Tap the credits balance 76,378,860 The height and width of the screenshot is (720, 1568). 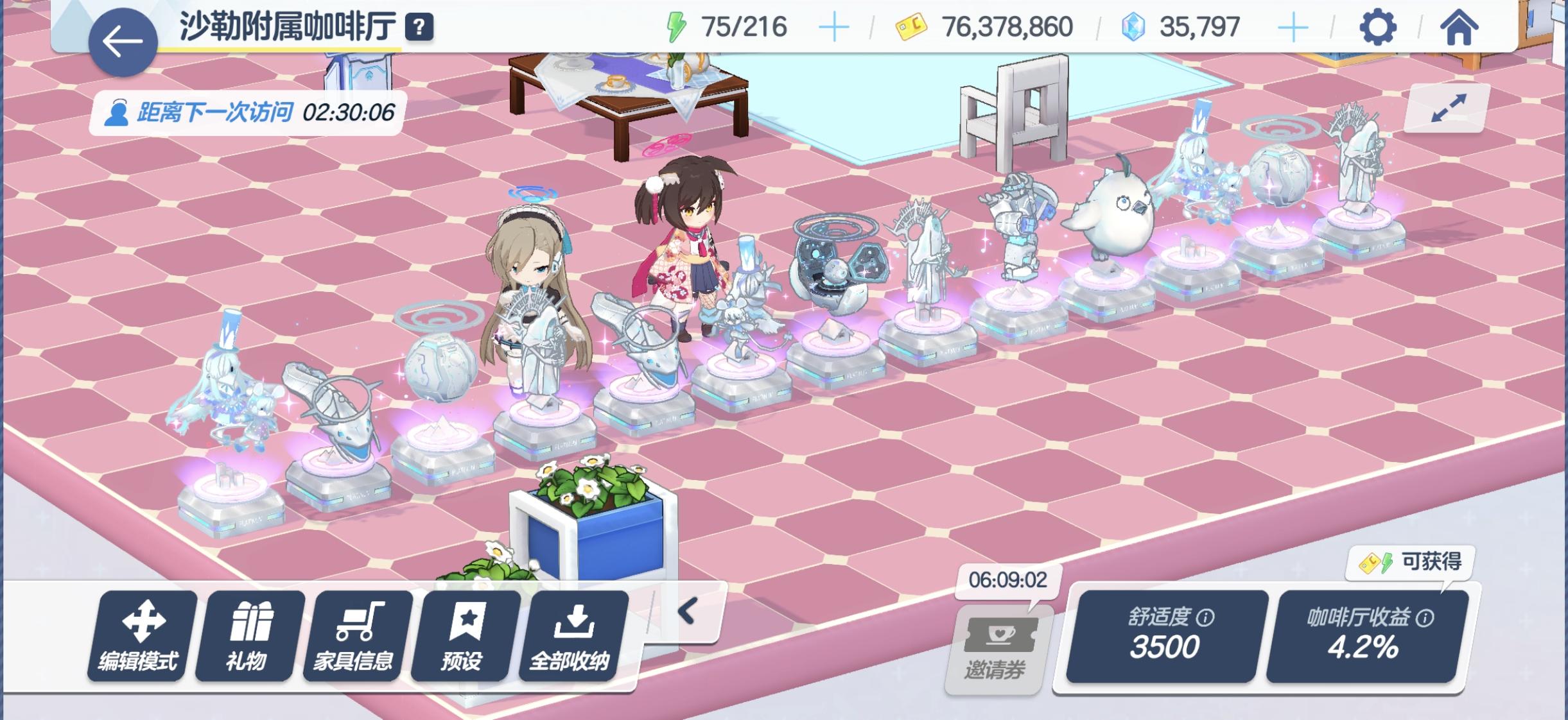[1008, 26]
